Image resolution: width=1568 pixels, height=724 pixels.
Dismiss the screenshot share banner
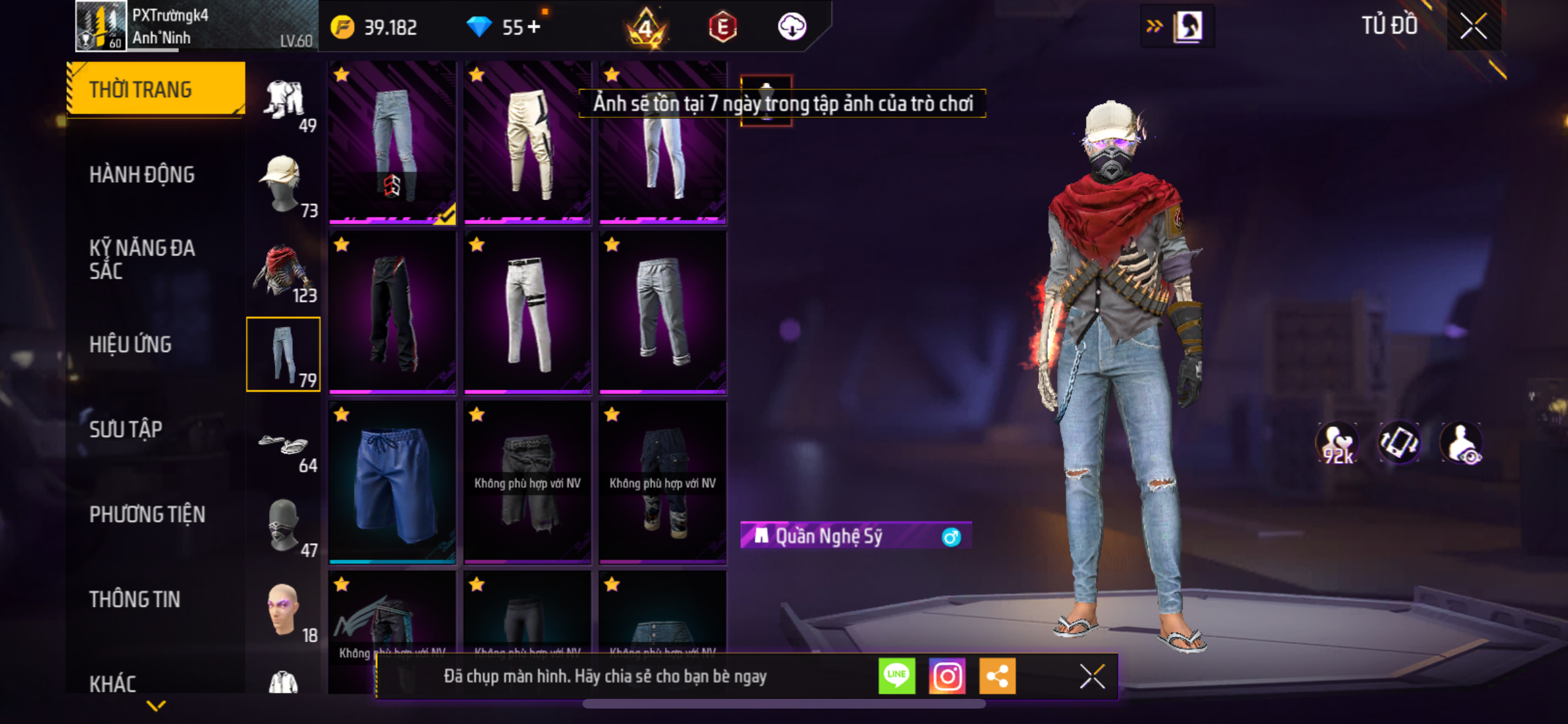pyautogui.click(x=1092, y=676)
